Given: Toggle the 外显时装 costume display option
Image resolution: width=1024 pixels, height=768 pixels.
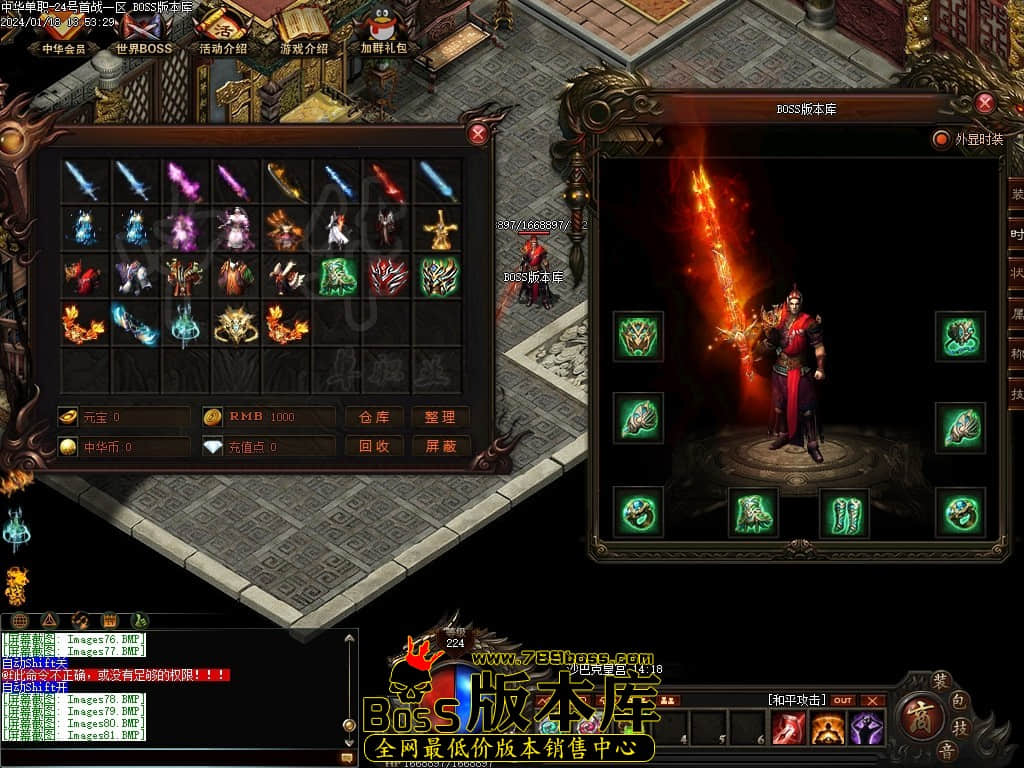Looking at the screenshot, I should (x=941, y=139).
